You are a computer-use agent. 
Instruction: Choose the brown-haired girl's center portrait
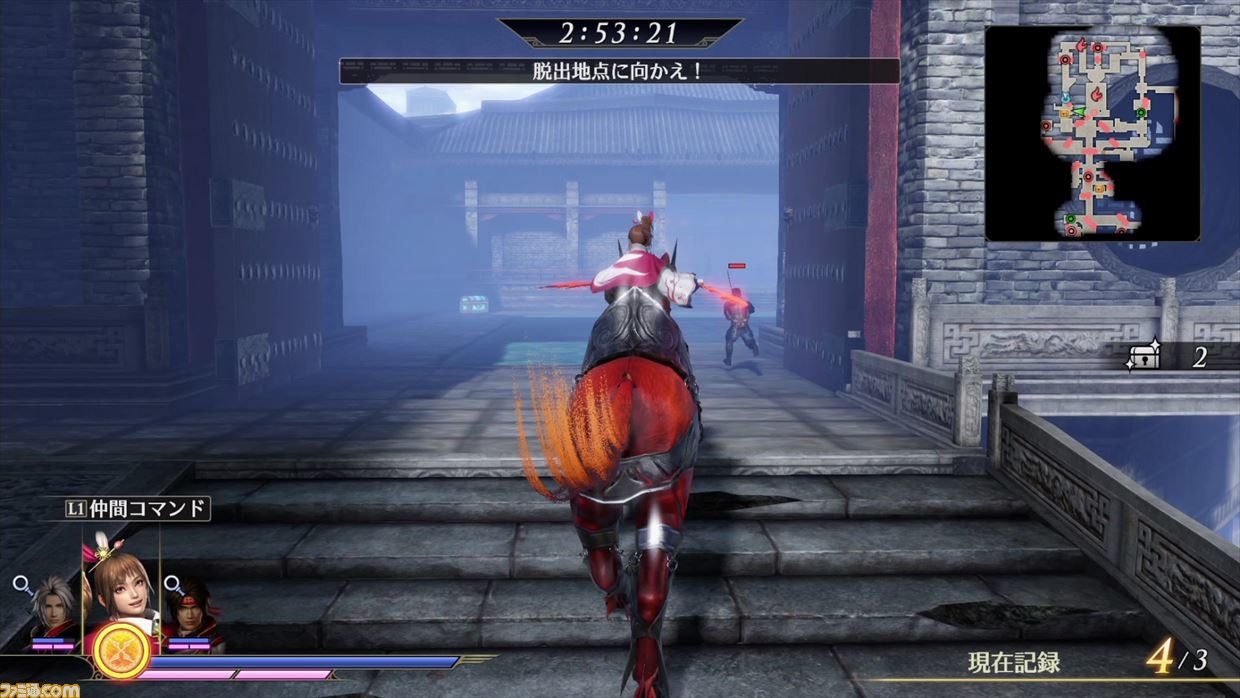pos(122,592)
